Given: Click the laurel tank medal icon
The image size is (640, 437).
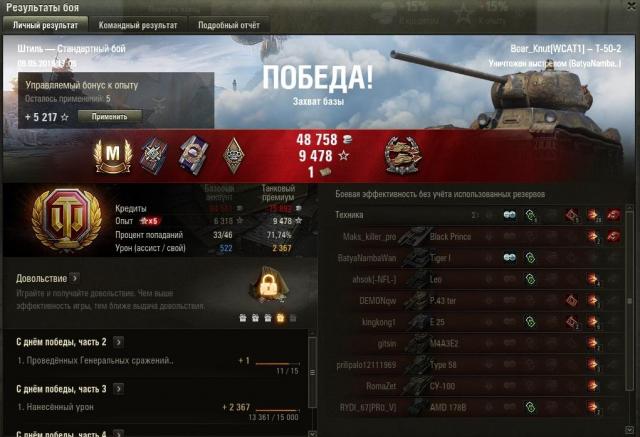Looking at the screenshot, I should (x=403, y=155).
